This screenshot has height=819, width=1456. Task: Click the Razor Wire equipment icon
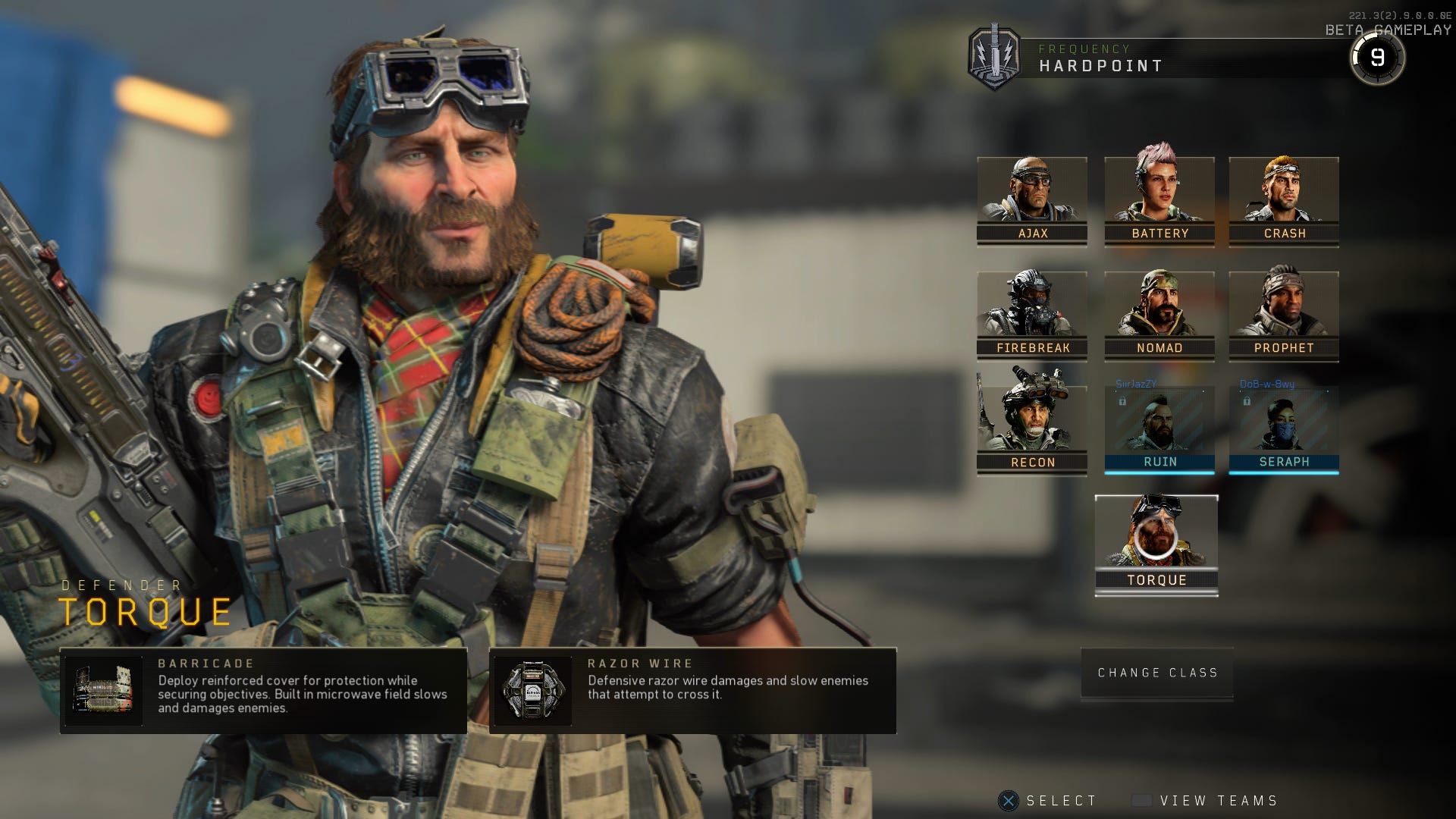tap(535, 691)
